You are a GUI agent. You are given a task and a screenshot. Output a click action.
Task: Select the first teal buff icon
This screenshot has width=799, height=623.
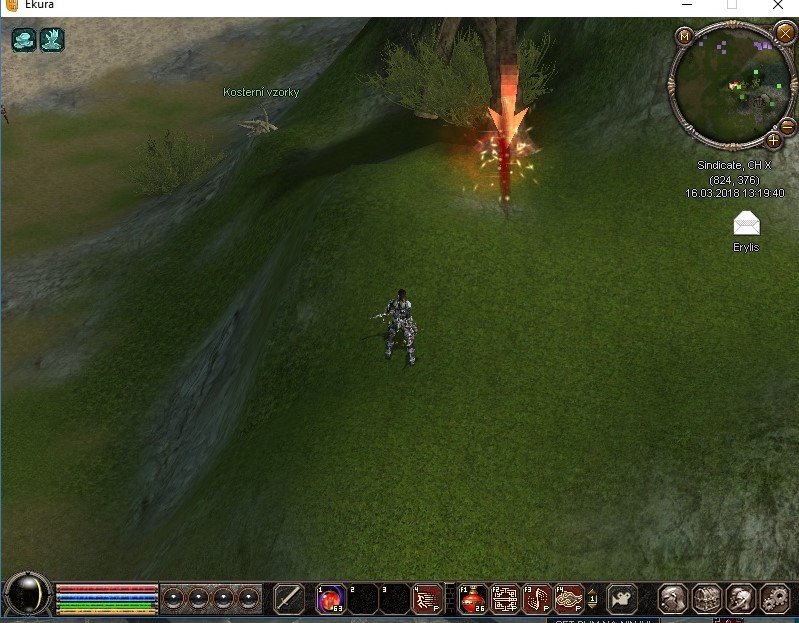click(x=24, y=40)
